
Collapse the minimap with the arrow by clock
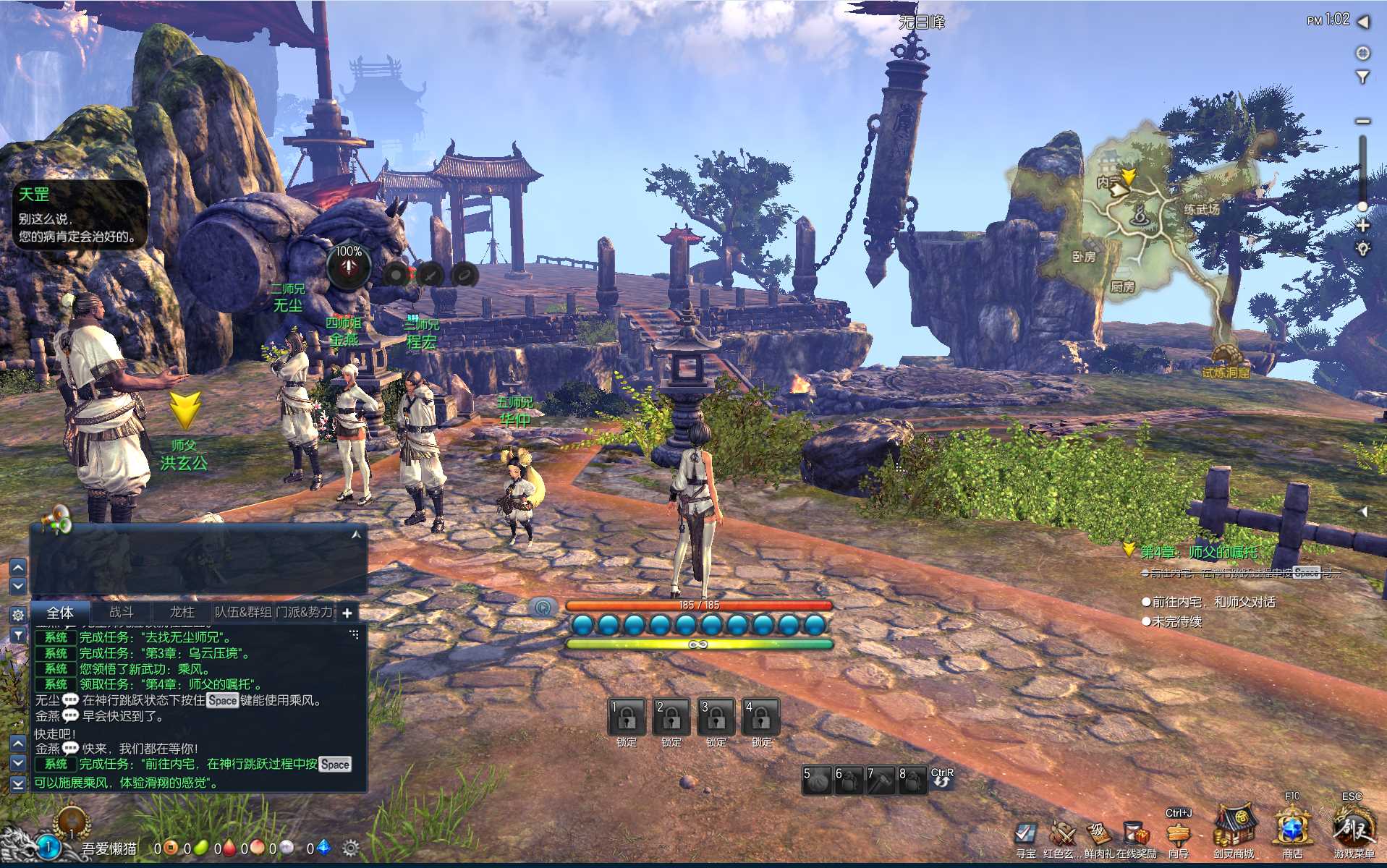click(x=1364, y=22)
